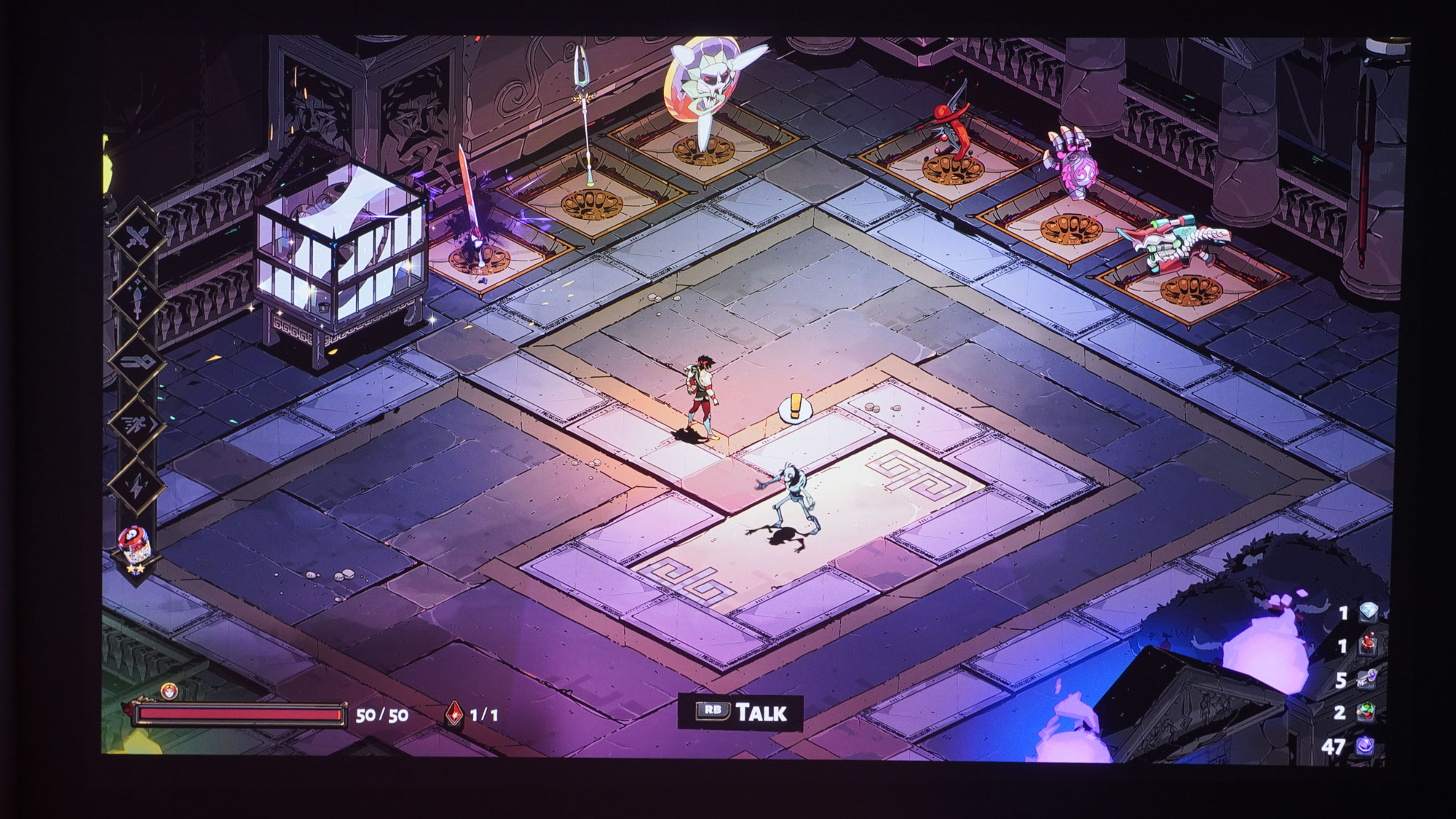Screen dimensions: 1456x819
Task: Click the Death Defiance portrait icon
Action: coord(169,691)
